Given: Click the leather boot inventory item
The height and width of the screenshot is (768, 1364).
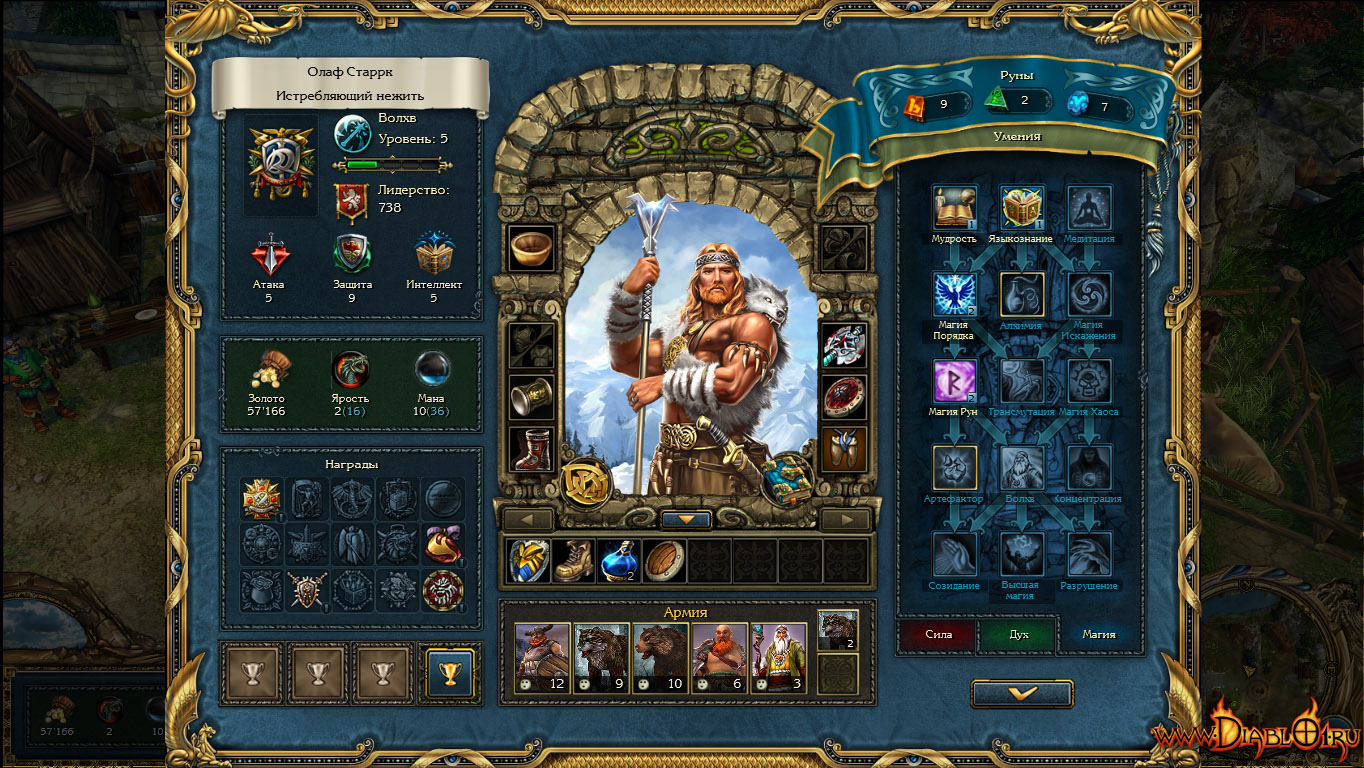Looking at the screenshot, I should click(574, 561).
